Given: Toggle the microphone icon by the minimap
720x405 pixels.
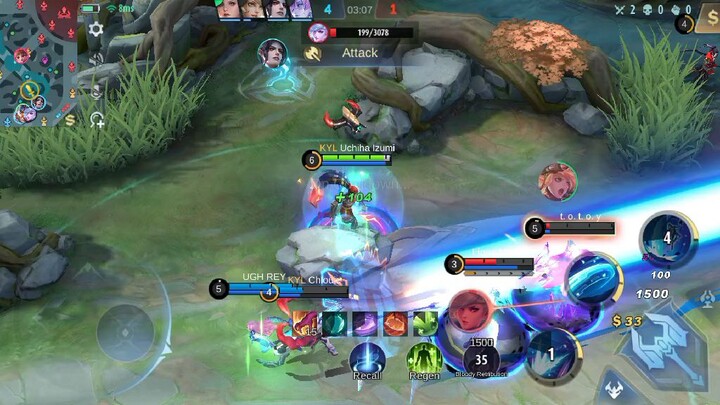Looking at the screenshot, I should pyautogui.click(x=97, y=91).
